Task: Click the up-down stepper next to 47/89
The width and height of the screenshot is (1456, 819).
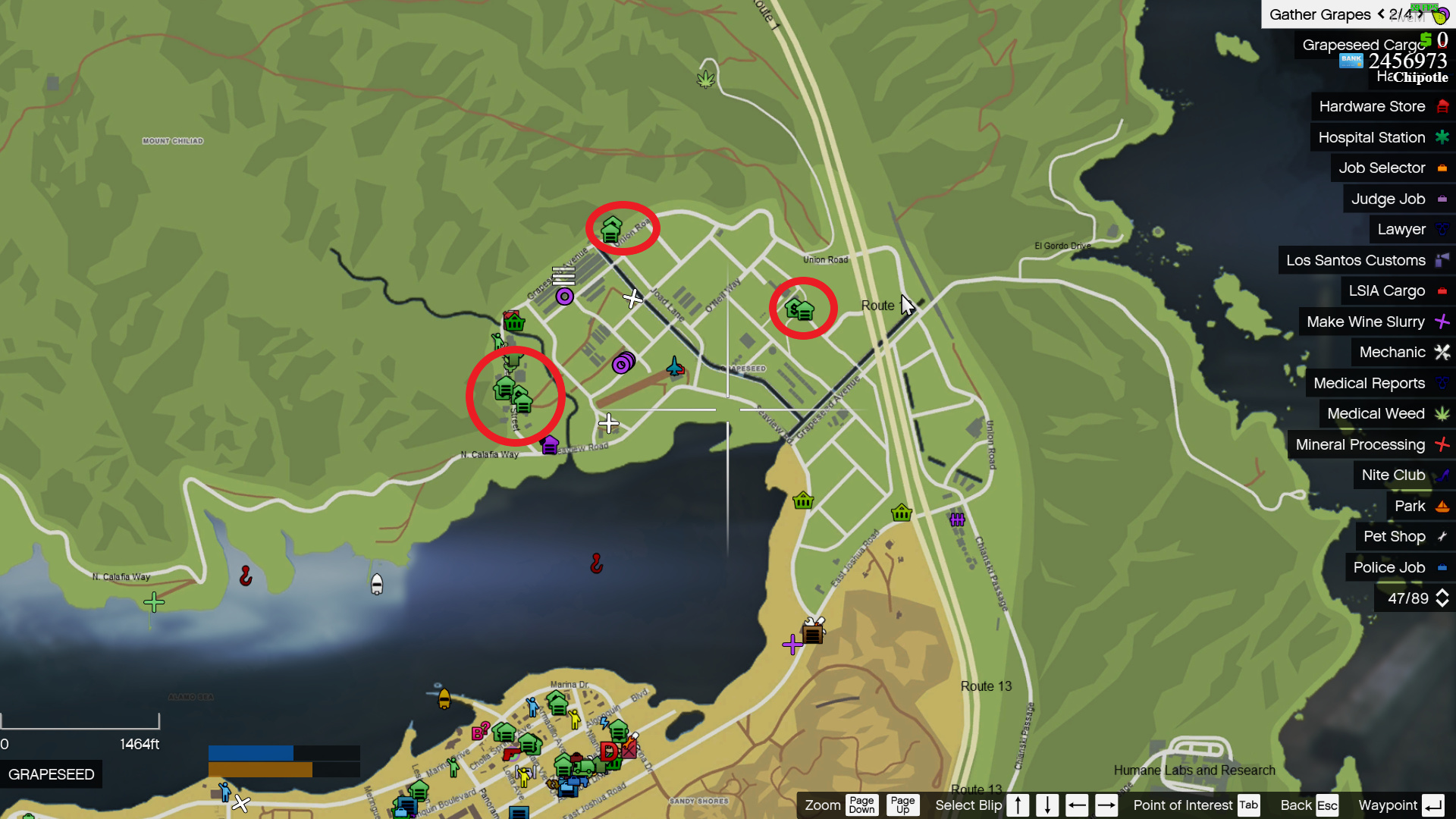Action: click(x=1443, y=598)
